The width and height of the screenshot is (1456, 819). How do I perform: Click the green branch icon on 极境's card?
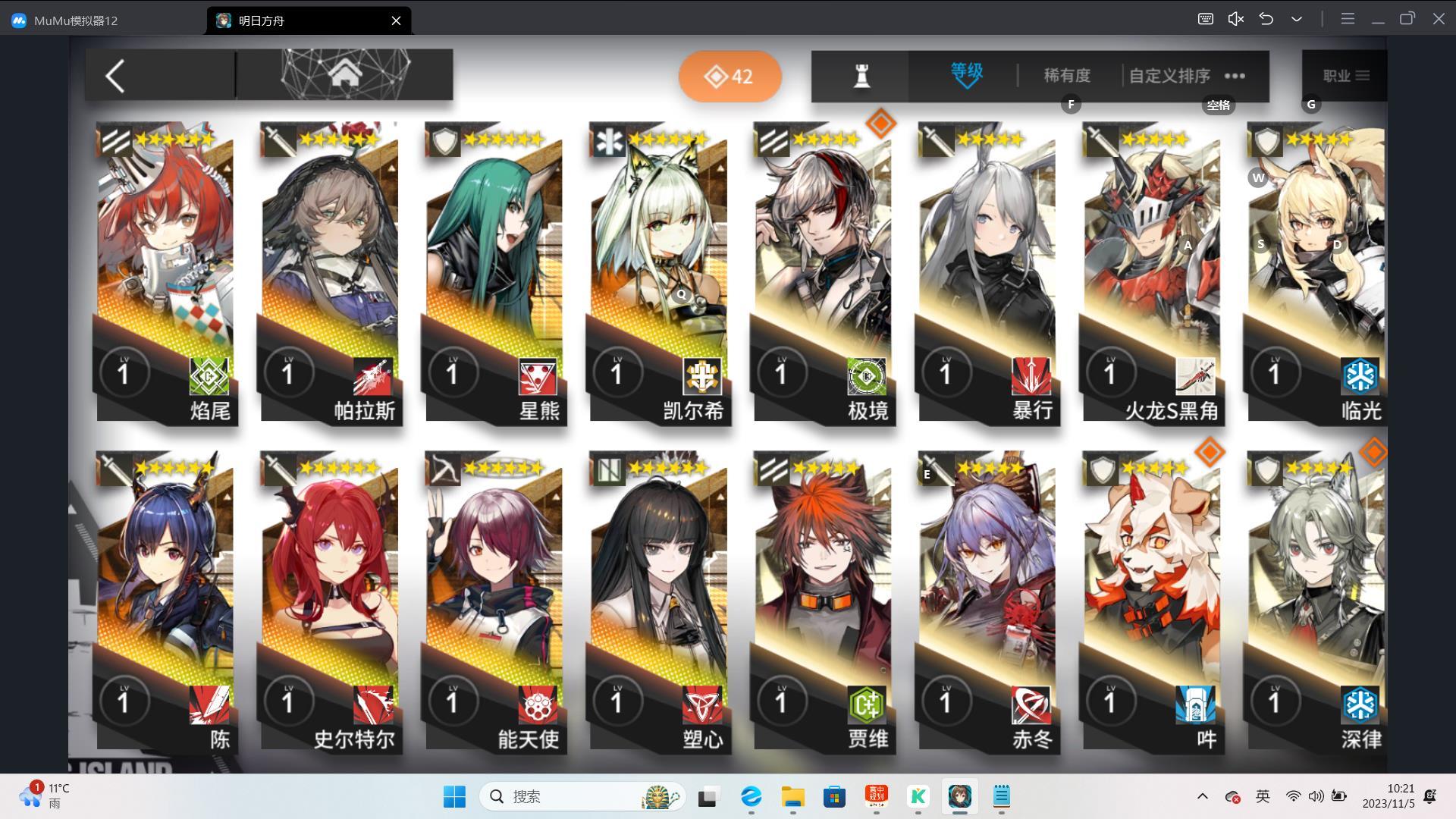click(x=864, y=377)
